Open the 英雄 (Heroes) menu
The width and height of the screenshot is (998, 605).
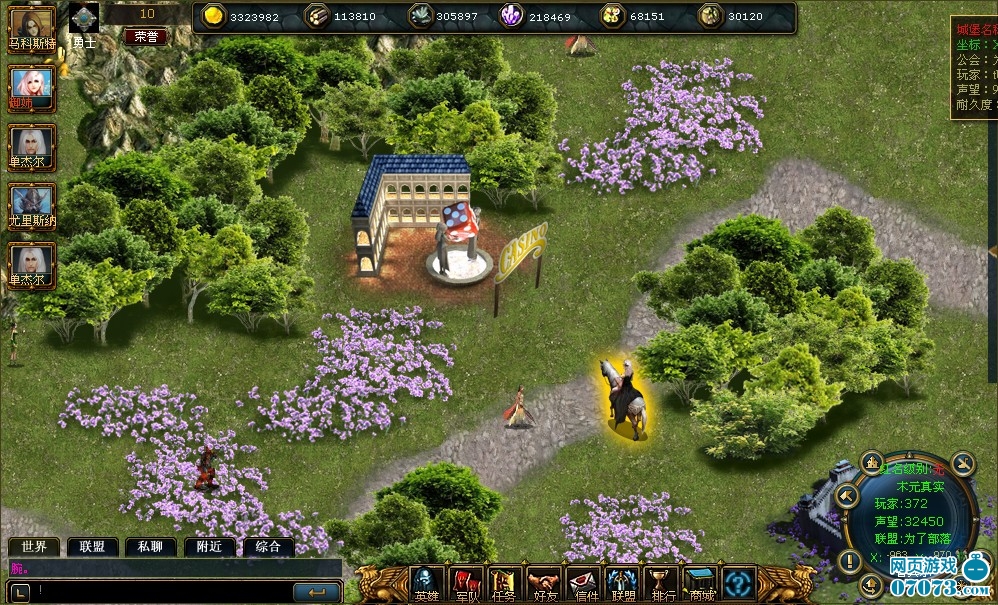[x=427, y=584]
